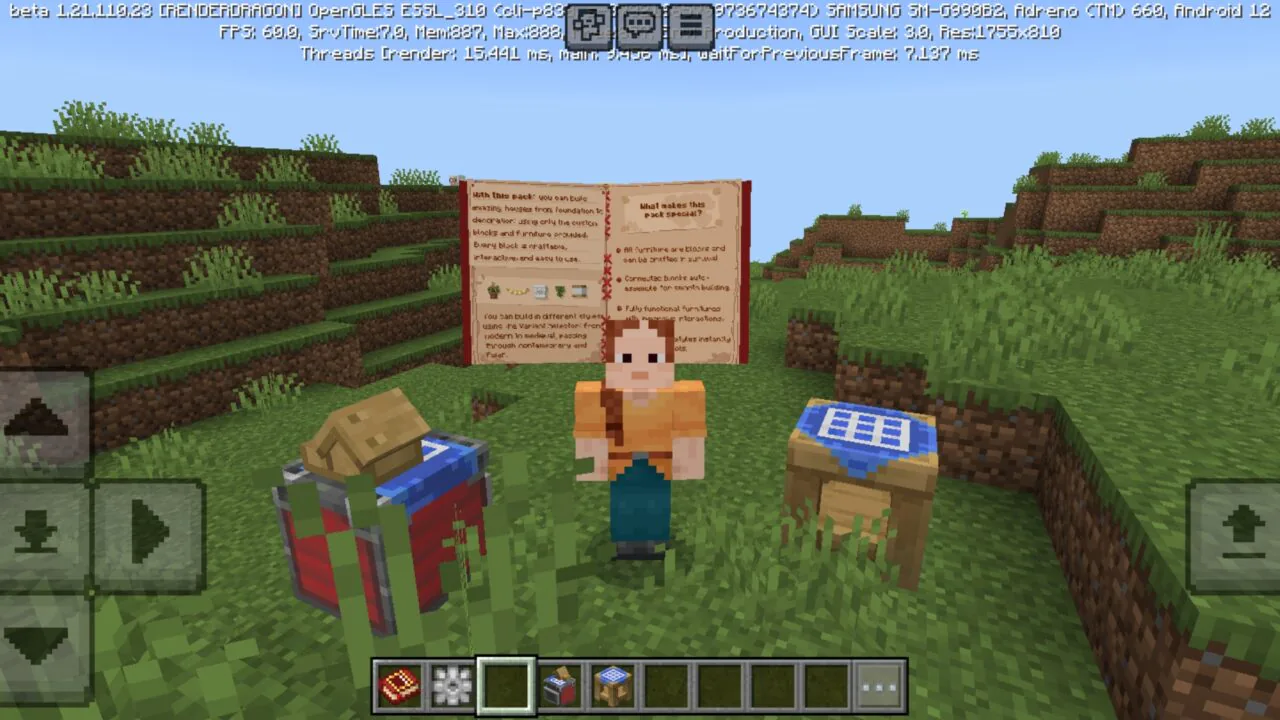This screenshot has width=1280, height=720.
Task: Select the wooden blue-top table hotbar slot
Action: click(x=613, y=686)
